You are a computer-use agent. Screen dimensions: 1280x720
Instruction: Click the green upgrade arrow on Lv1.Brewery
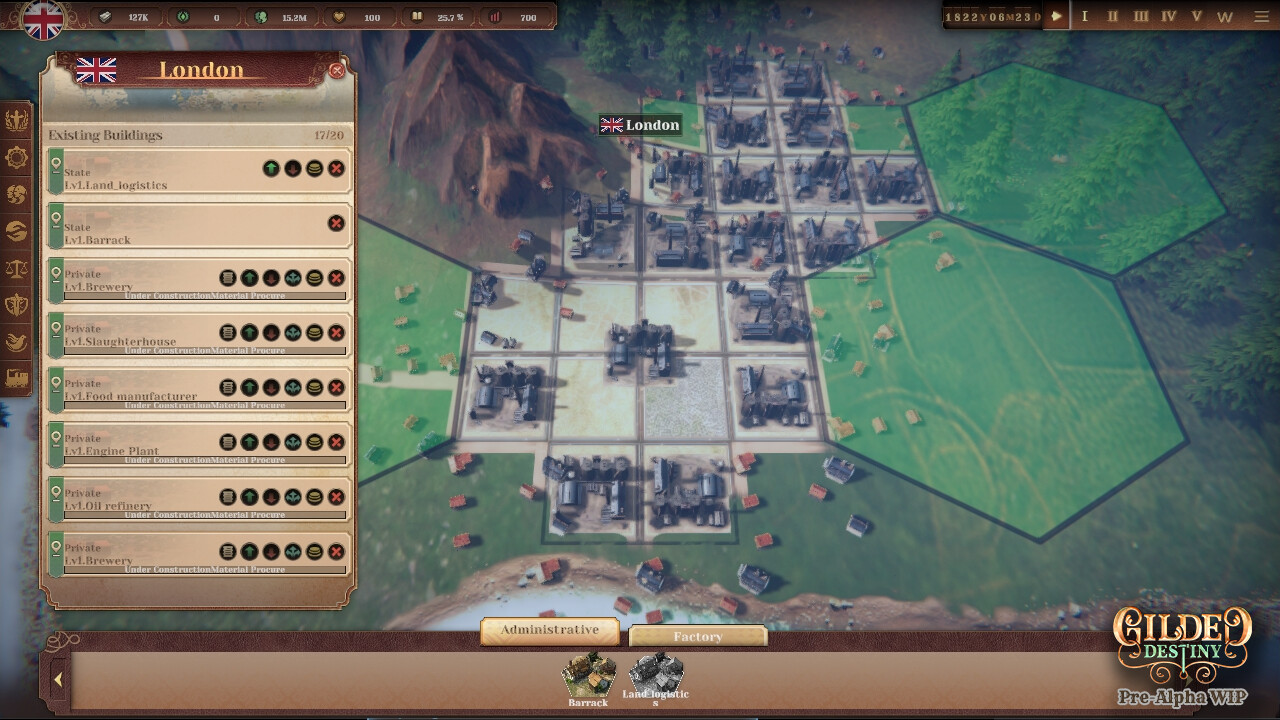pyautogui.click(x=249, y=278)
